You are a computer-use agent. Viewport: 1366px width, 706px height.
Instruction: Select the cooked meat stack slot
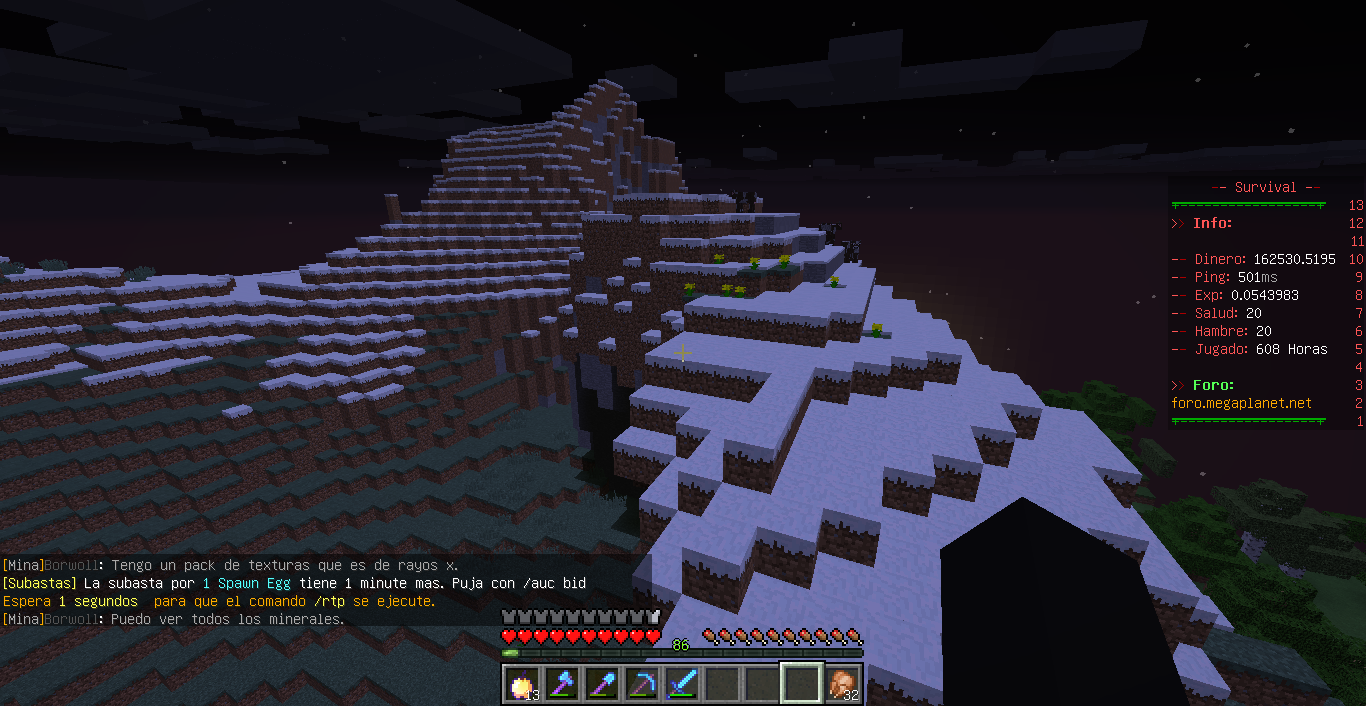click(842, 684)
